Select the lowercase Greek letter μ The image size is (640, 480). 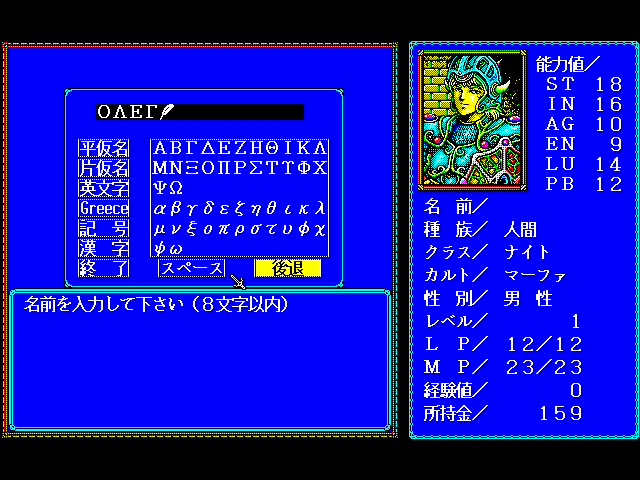[x=159, y=228]
